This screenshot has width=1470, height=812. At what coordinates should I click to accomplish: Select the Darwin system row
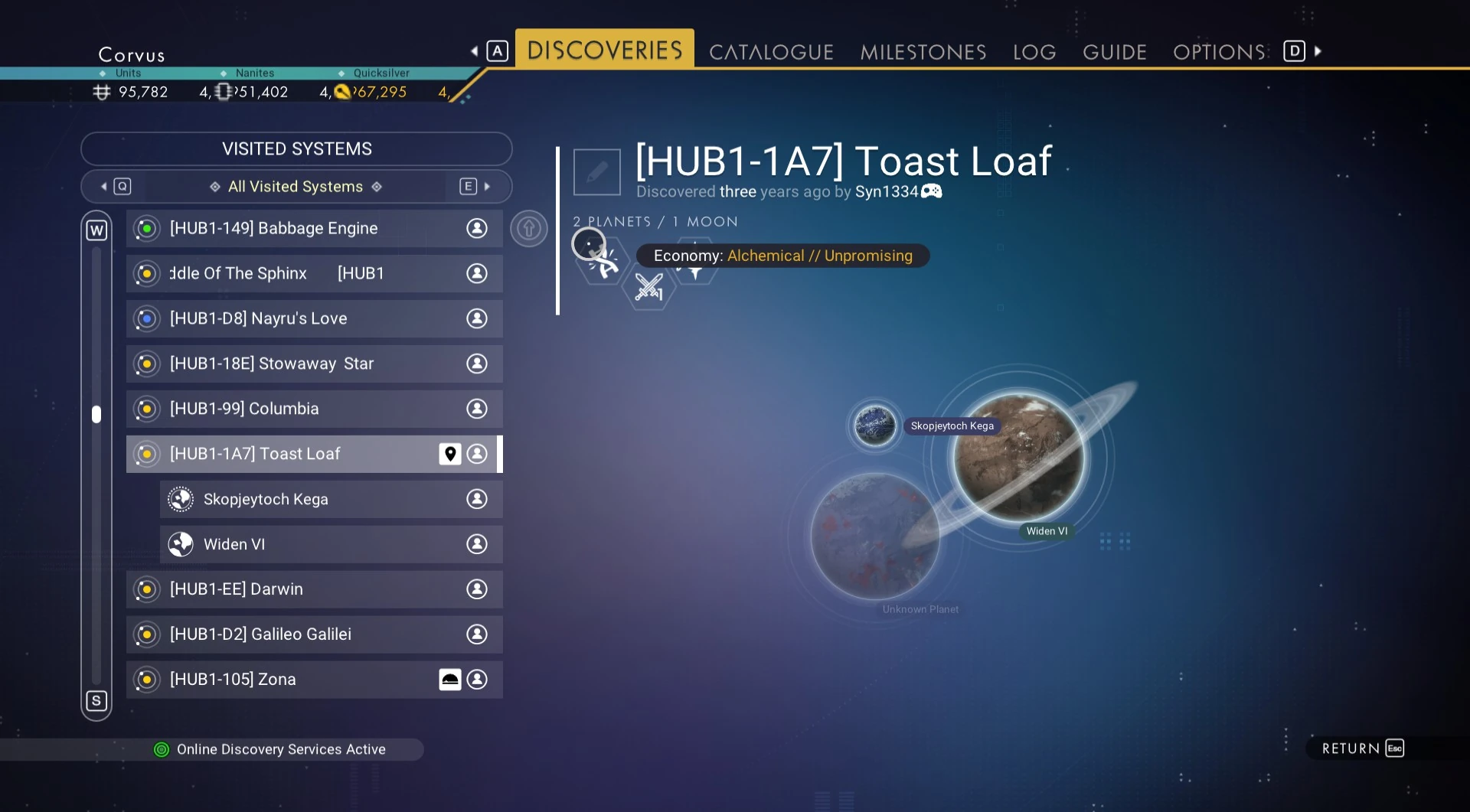tap(314, 590)
